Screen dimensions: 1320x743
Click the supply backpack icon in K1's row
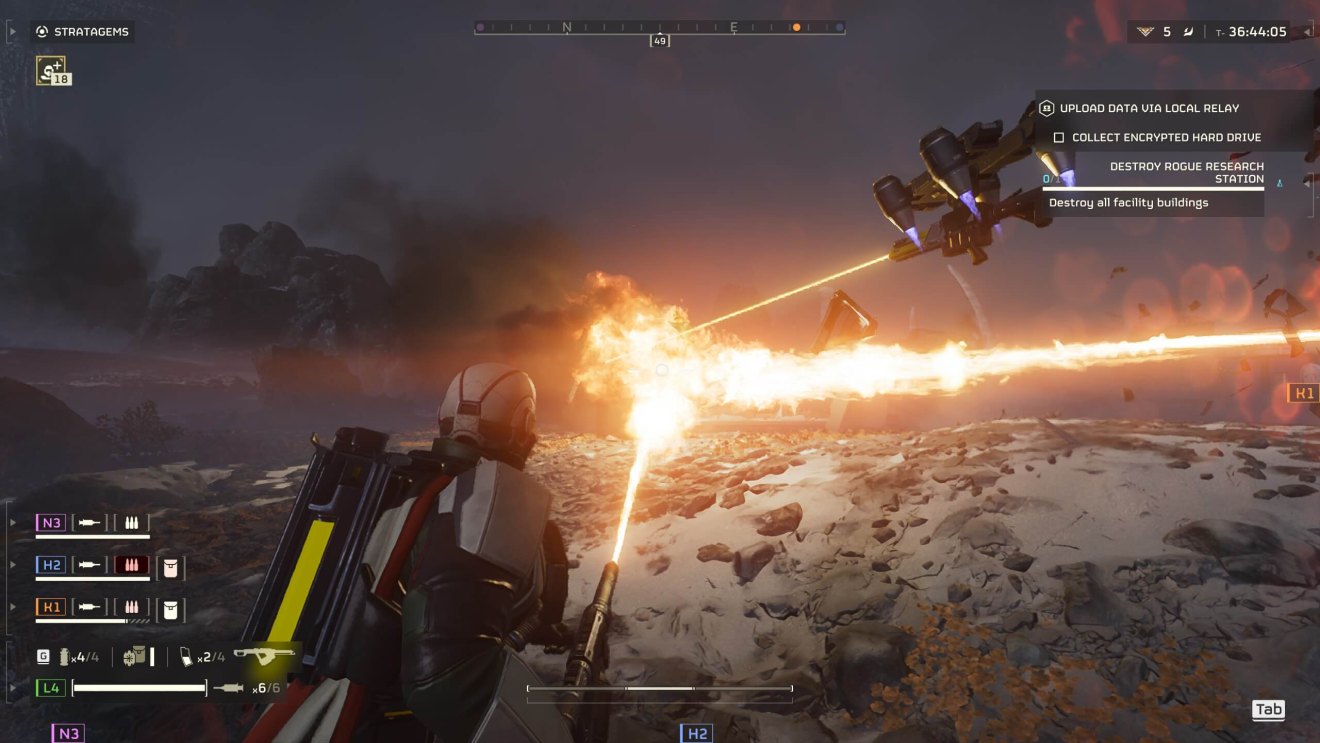pyautogui.click(x=169, y=607)
